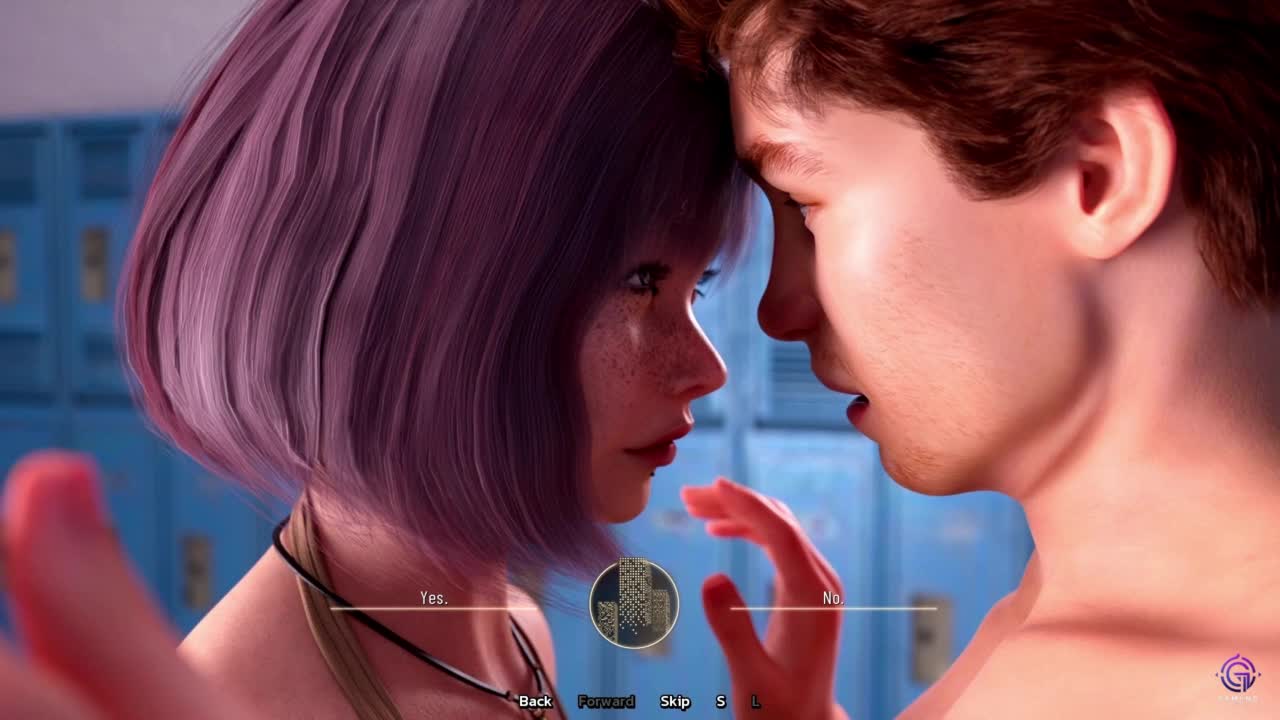Choose the "Yes." dialogue option
Viewport: 1280px width, 720px height.
pyautogui.click(x=434, y=598)
